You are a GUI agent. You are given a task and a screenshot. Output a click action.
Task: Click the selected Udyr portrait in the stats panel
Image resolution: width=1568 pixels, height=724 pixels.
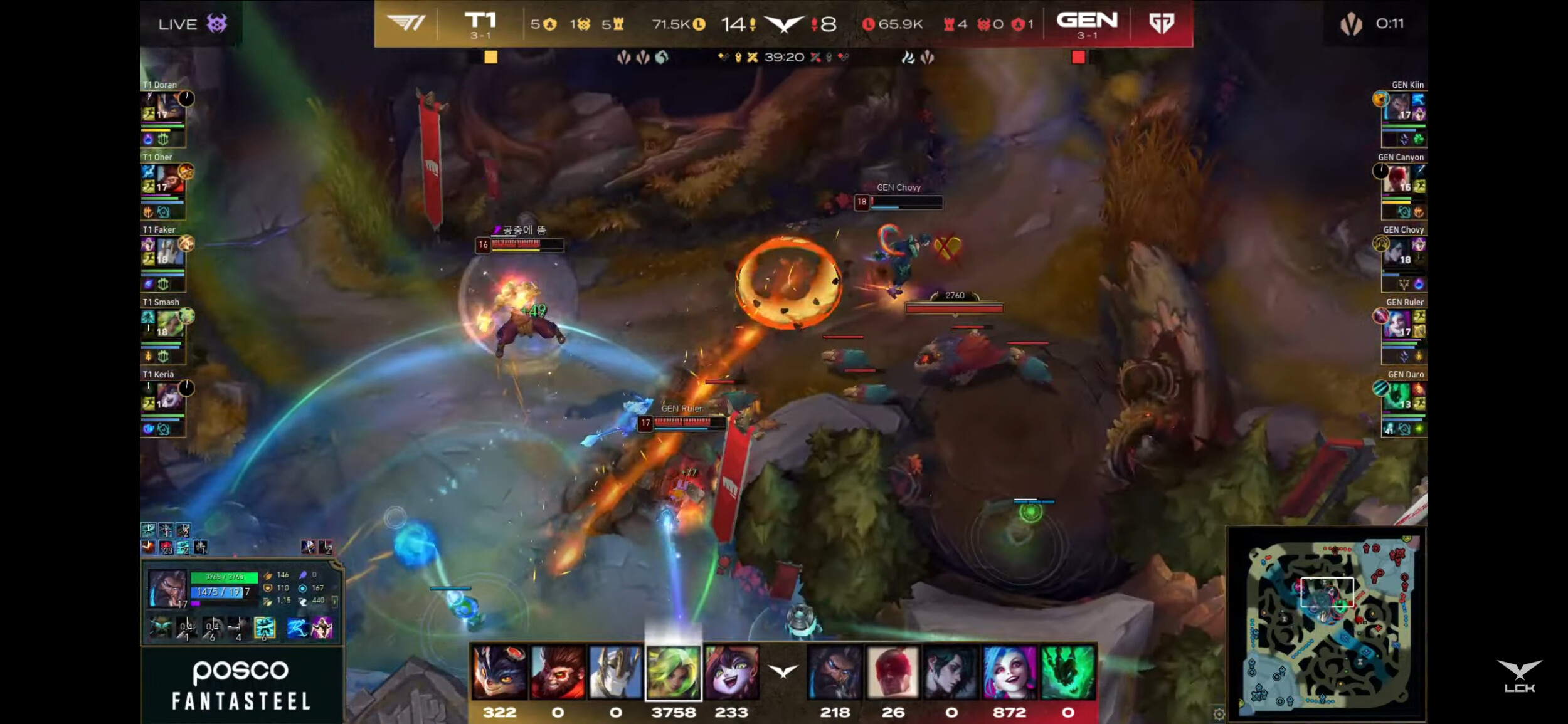[167, 589]
